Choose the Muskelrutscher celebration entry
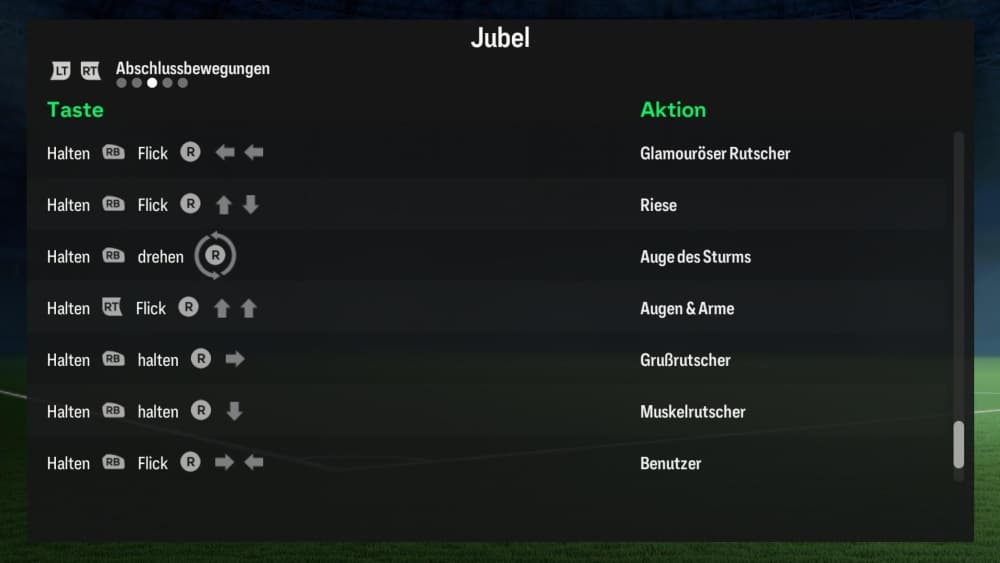This screenshot has height=563, width=1000. point(692,412)
